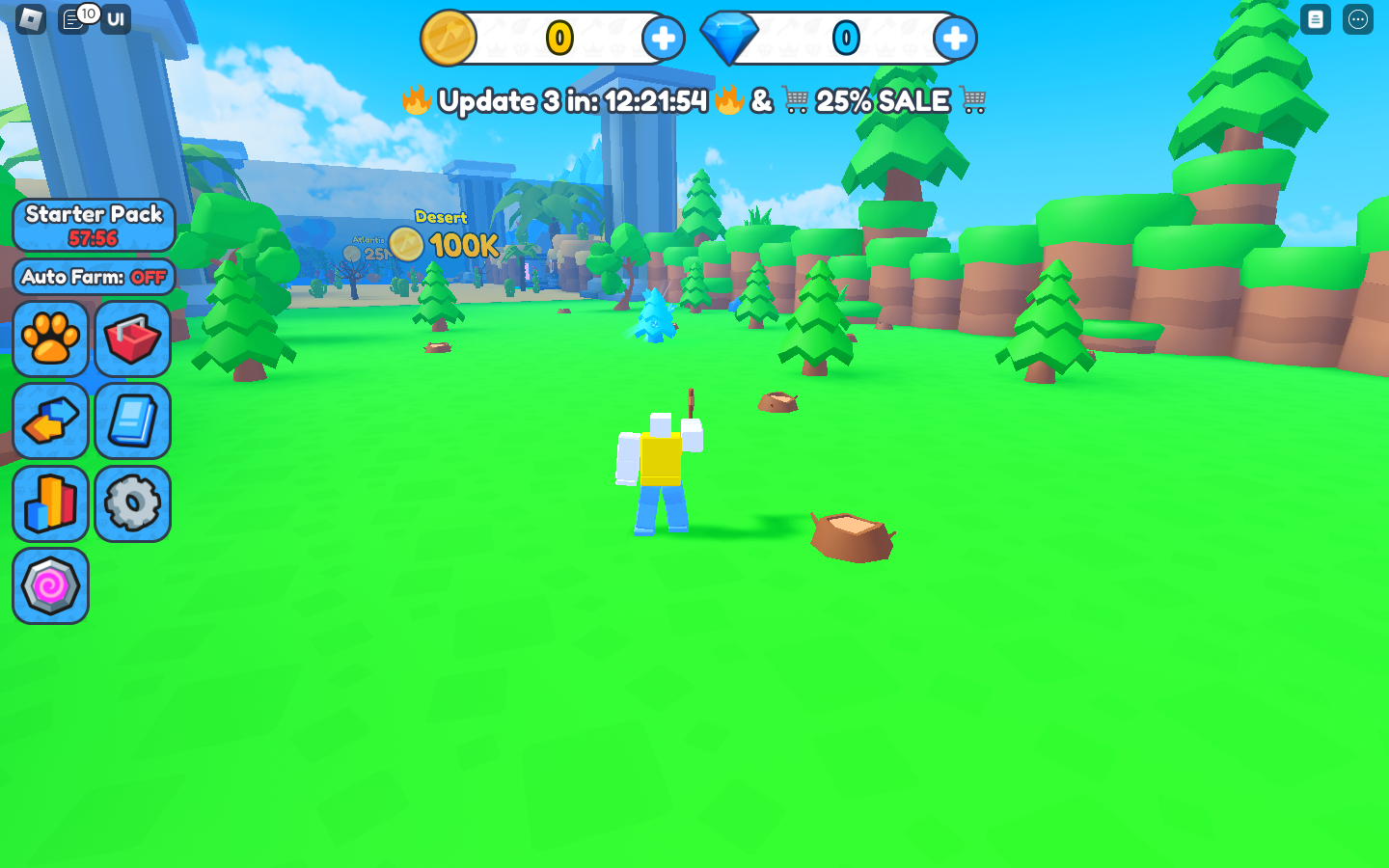The width and height of the screenshot is (1389, 868).
Task: Open the shop basket icon
Action: pyautogui.click(x=133, y=339)
